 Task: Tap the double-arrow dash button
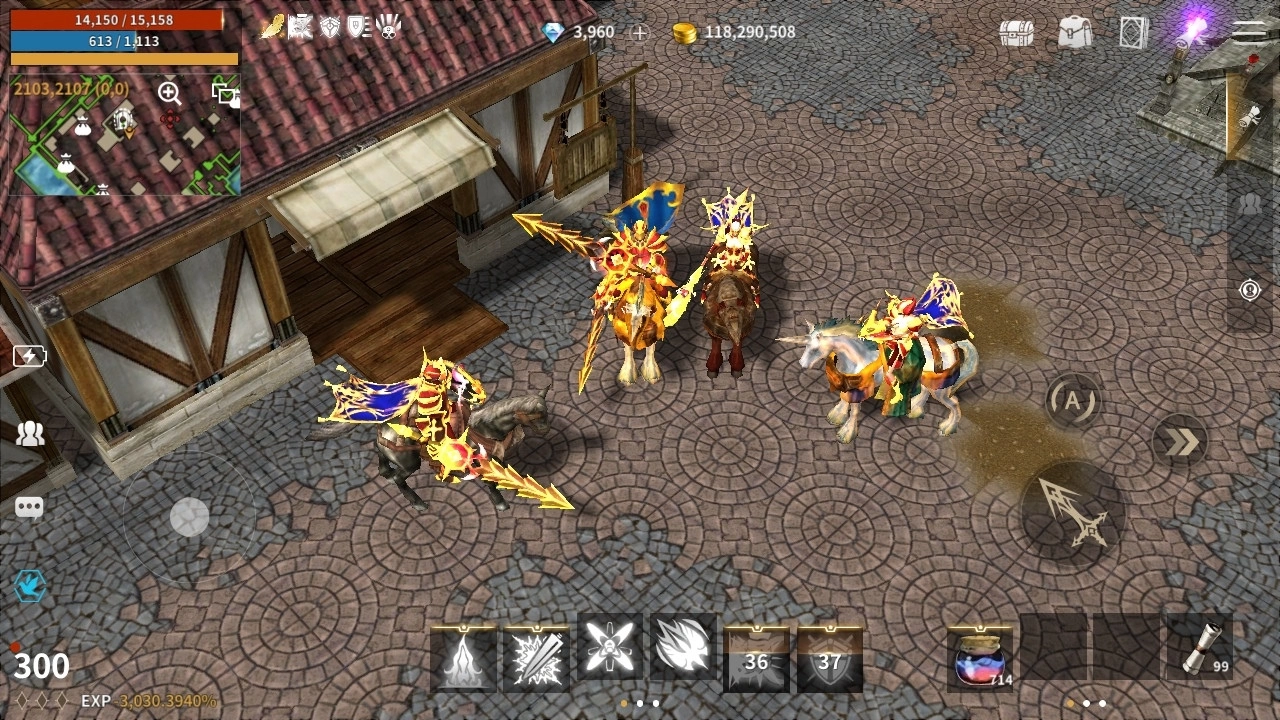[1181, 442]
